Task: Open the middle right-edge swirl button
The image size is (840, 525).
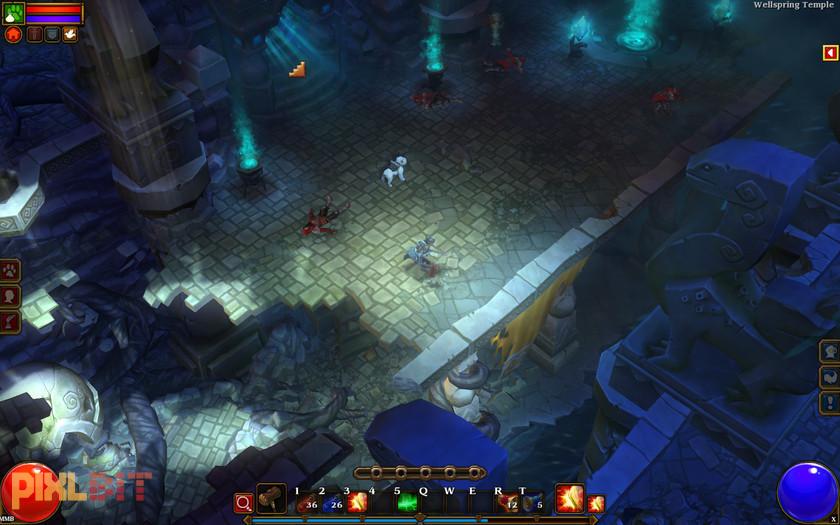Action: pos(830,377)
